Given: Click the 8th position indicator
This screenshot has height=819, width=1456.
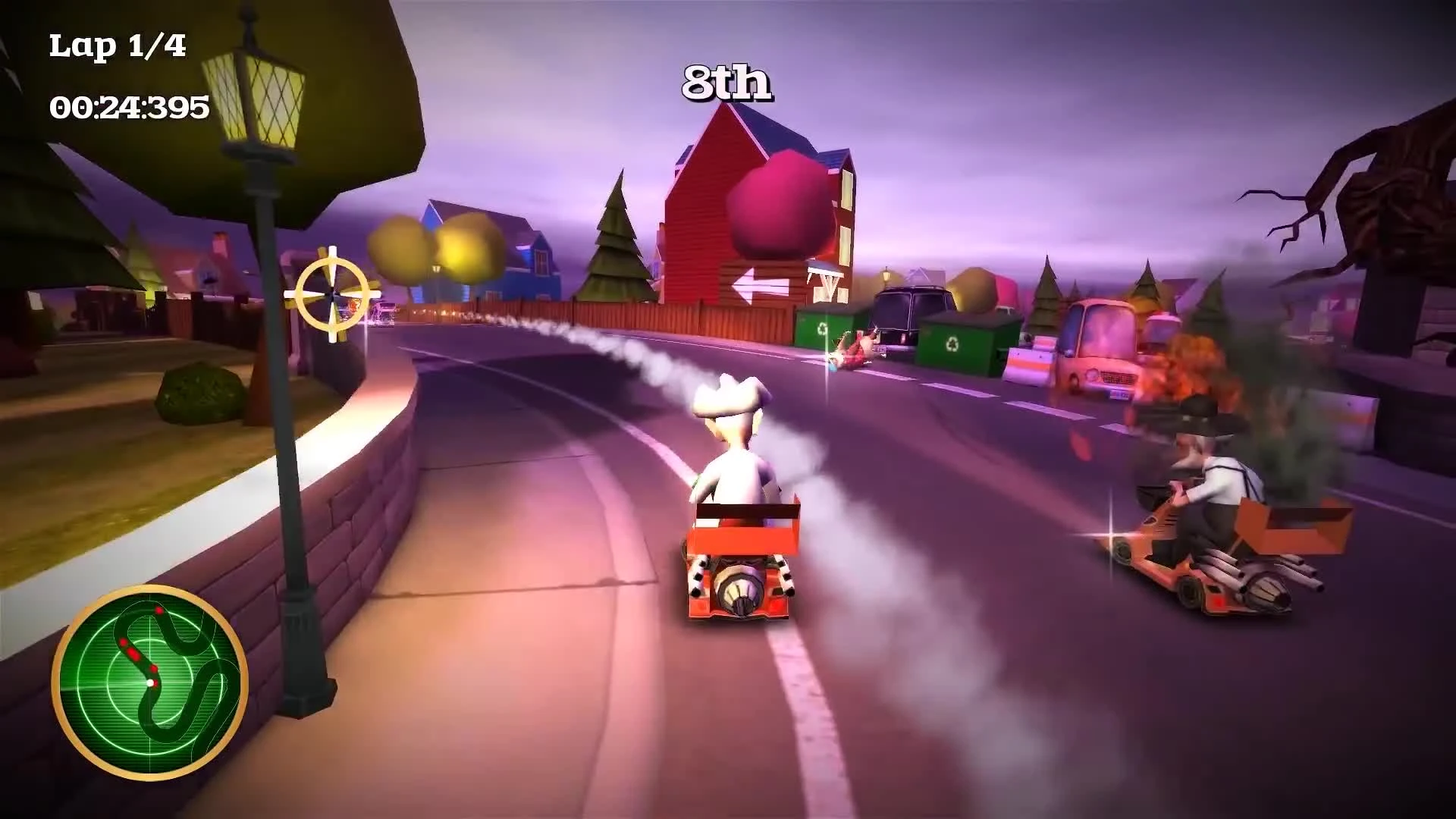Looking at the screenshot, I should 726,83.
